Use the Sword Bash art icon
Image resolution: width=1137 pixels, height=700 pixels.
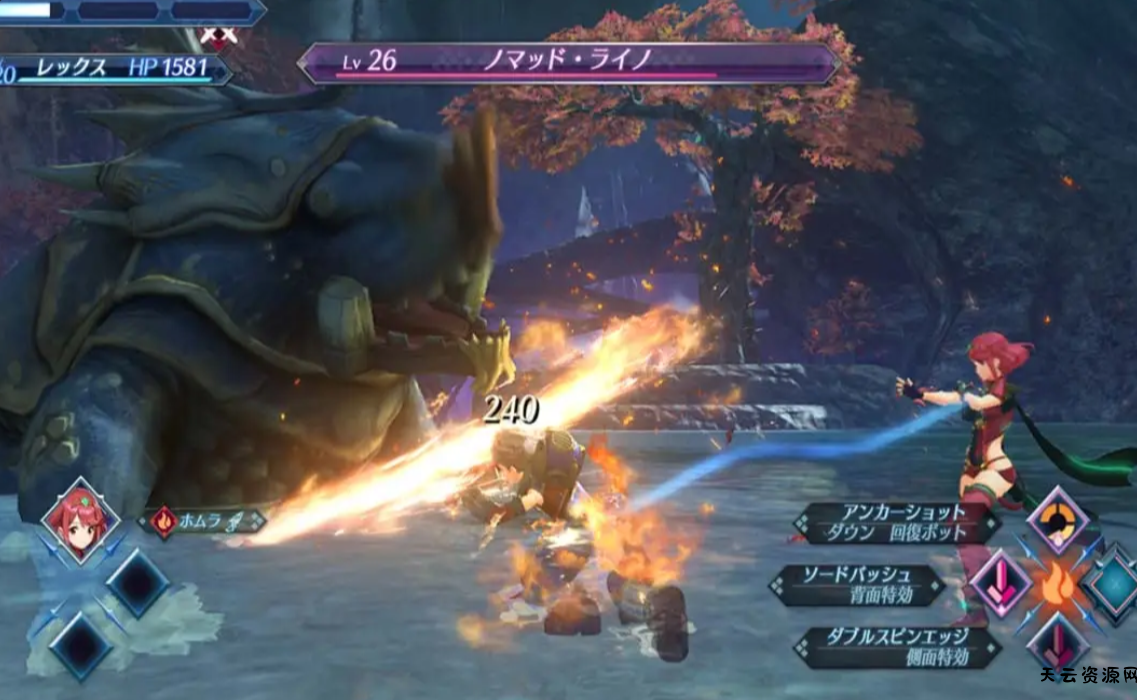click(x=999, y=583)
